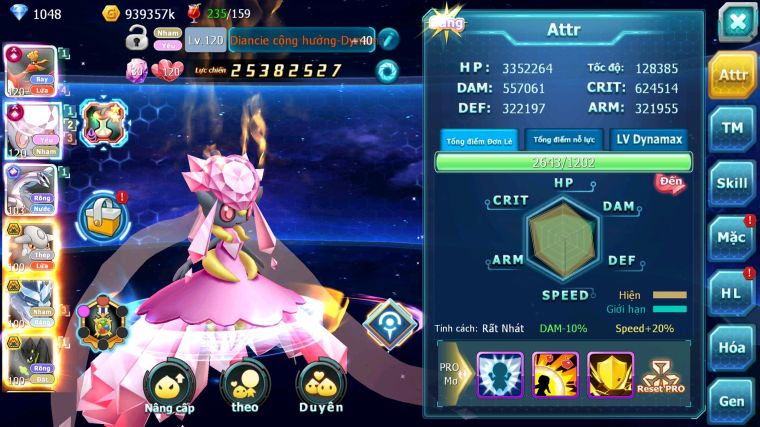Viewport: 760px width, 427px height.
Task: Select the top Pokémon portrait in the team list
Action: tap(30, 71)
